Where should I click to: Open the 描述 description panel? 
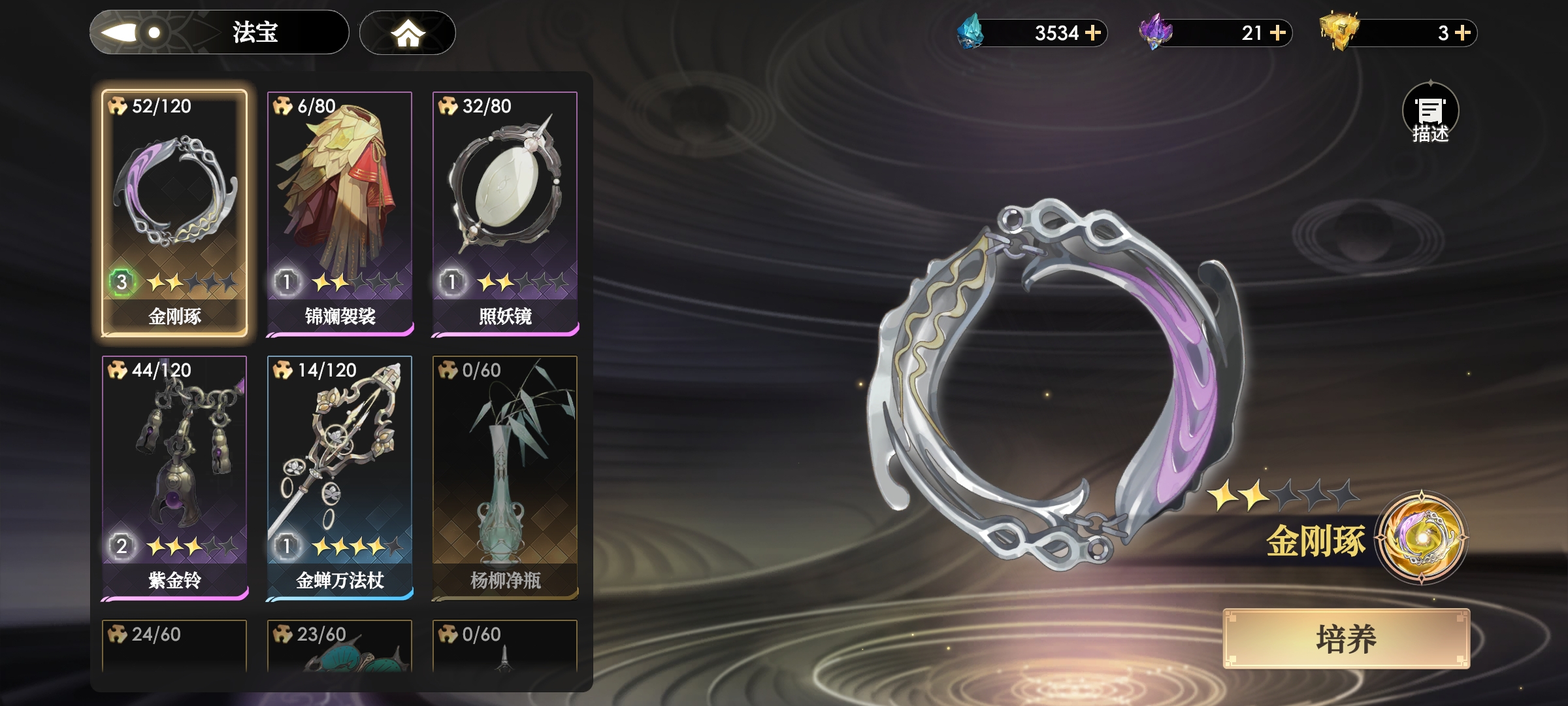(1430, 113)
